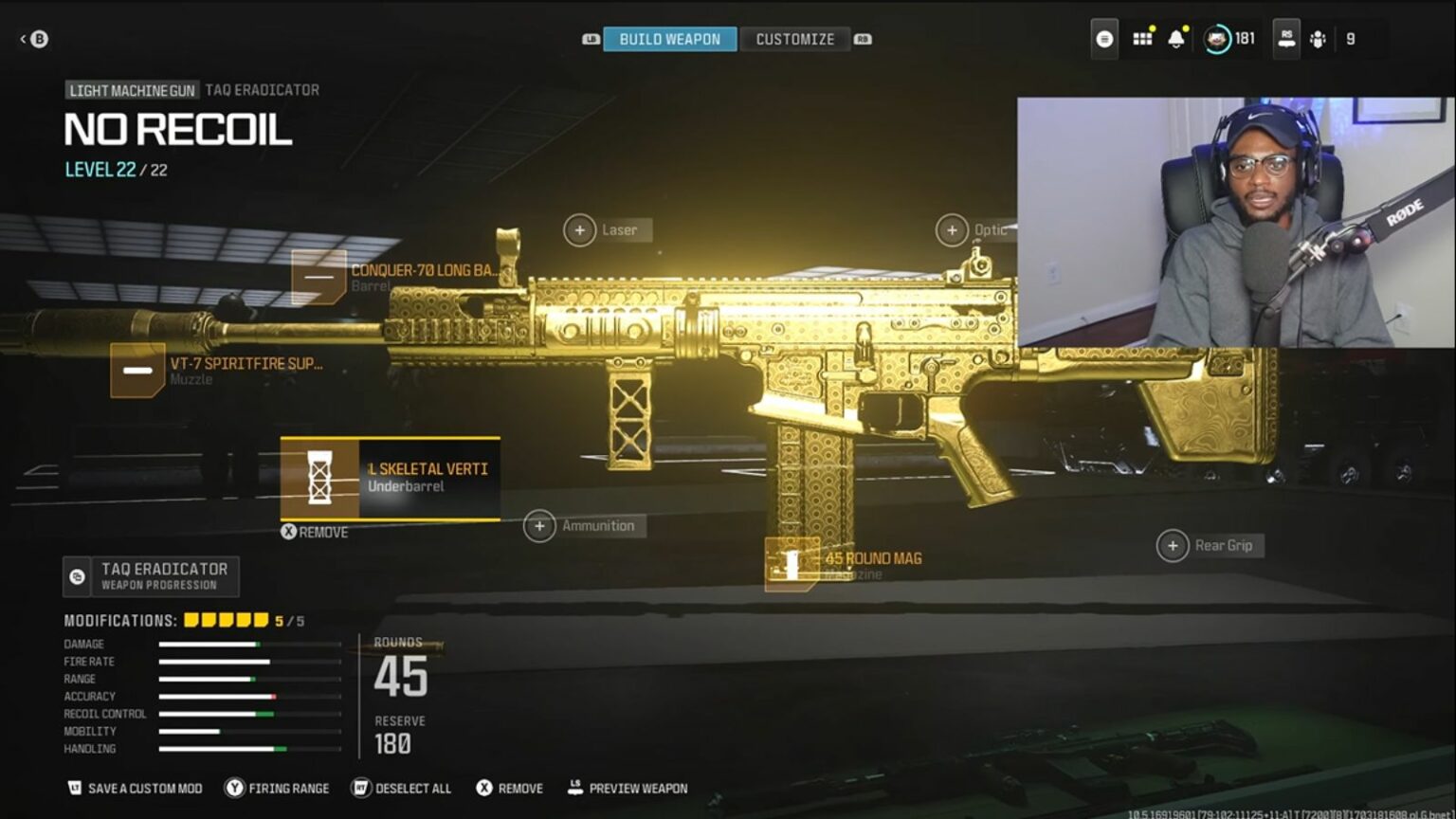Open the RS options menu
Image resolution: width=1456 pixels, height=819 pixels.
[x=1285, y=39]
